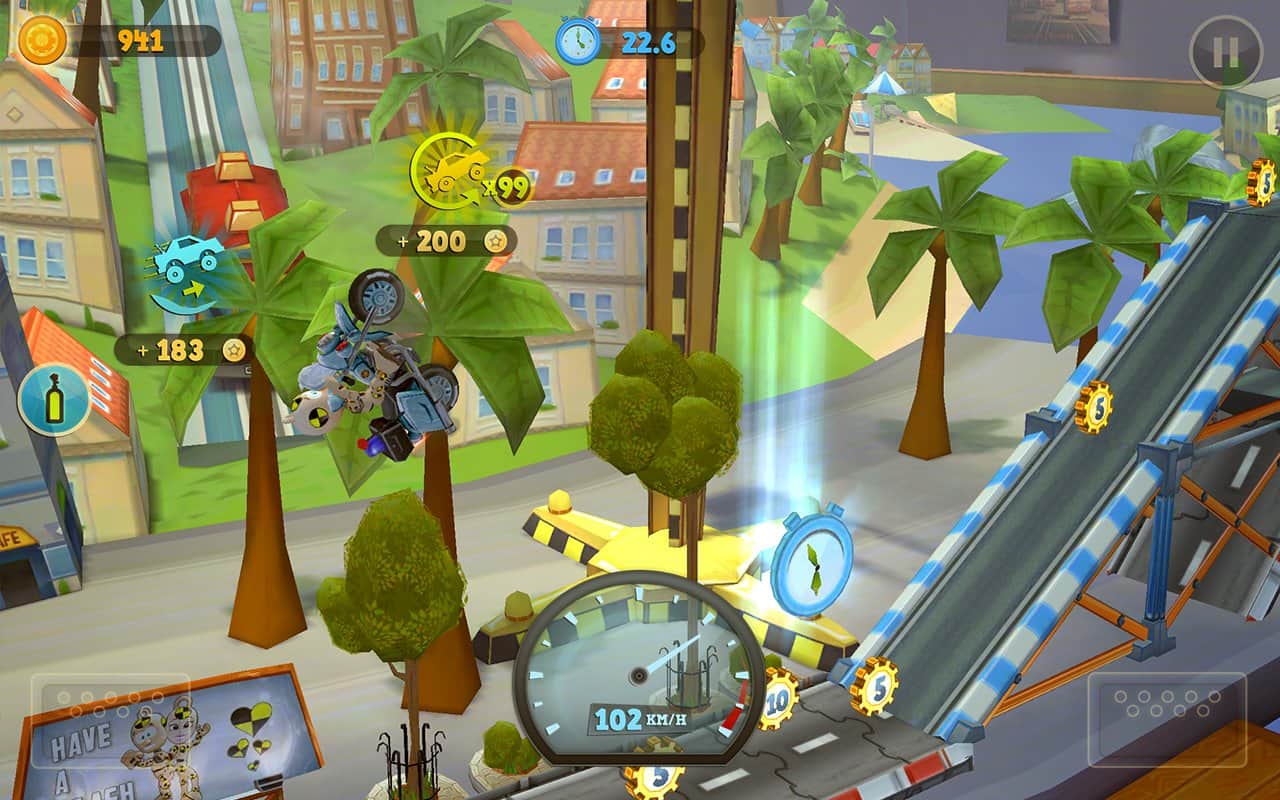The width and height of the screenshot is (1280, 800).
Task: Activate the nitro bottle boost
Action: coord(54,400)
